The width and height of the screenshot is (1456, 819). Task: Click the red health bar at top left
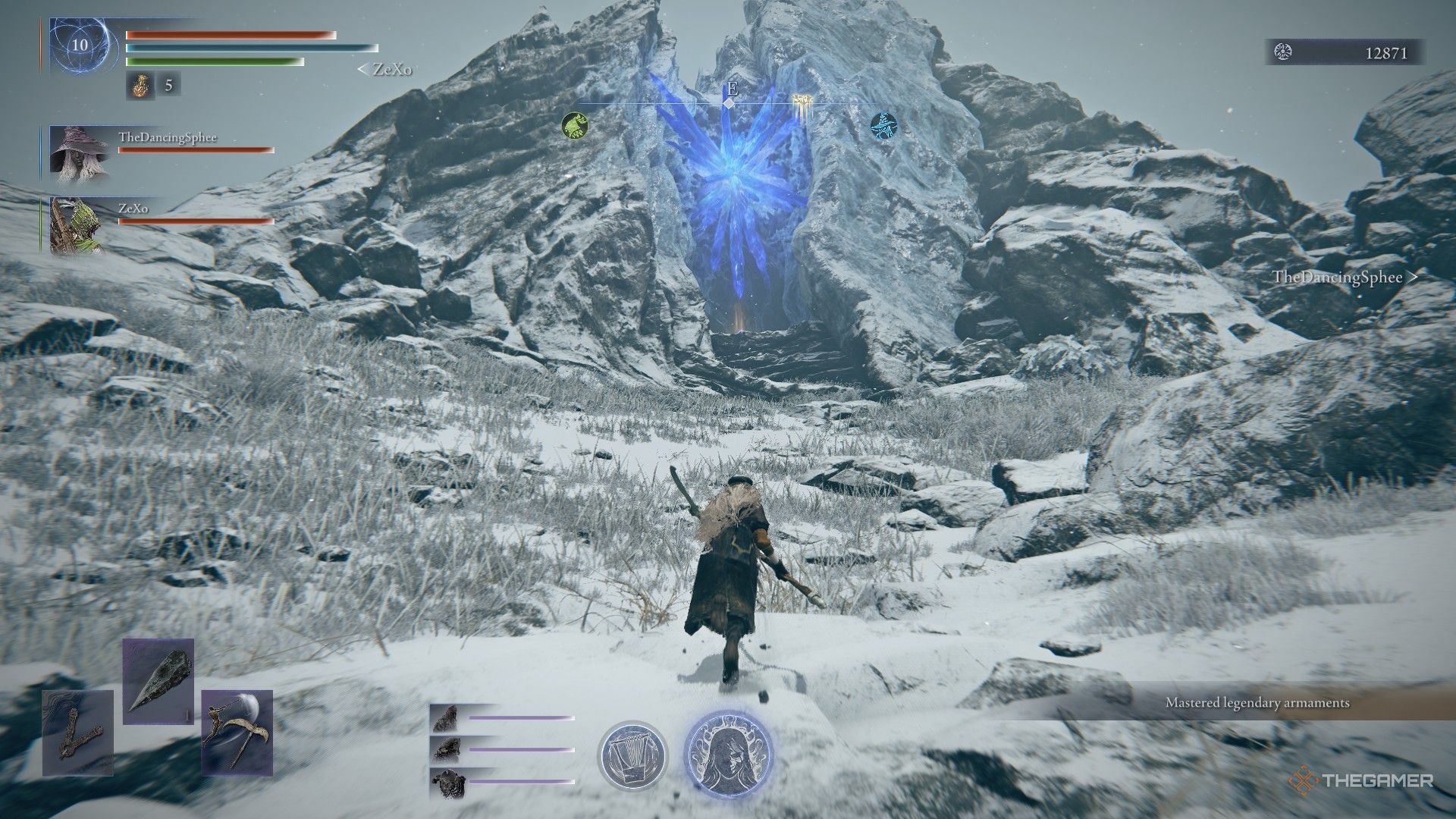tap(227, 33)
